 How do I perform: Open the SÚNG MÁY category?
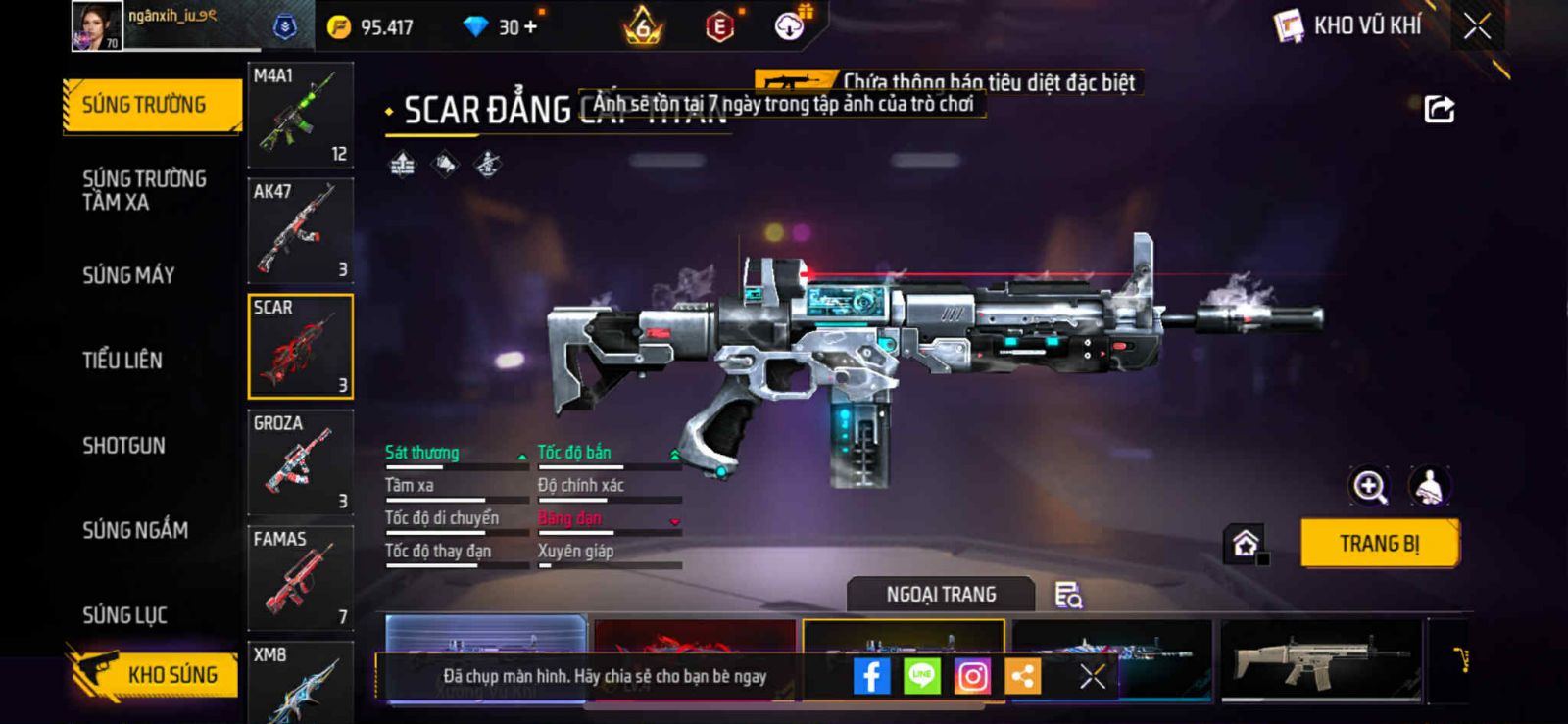128,275
